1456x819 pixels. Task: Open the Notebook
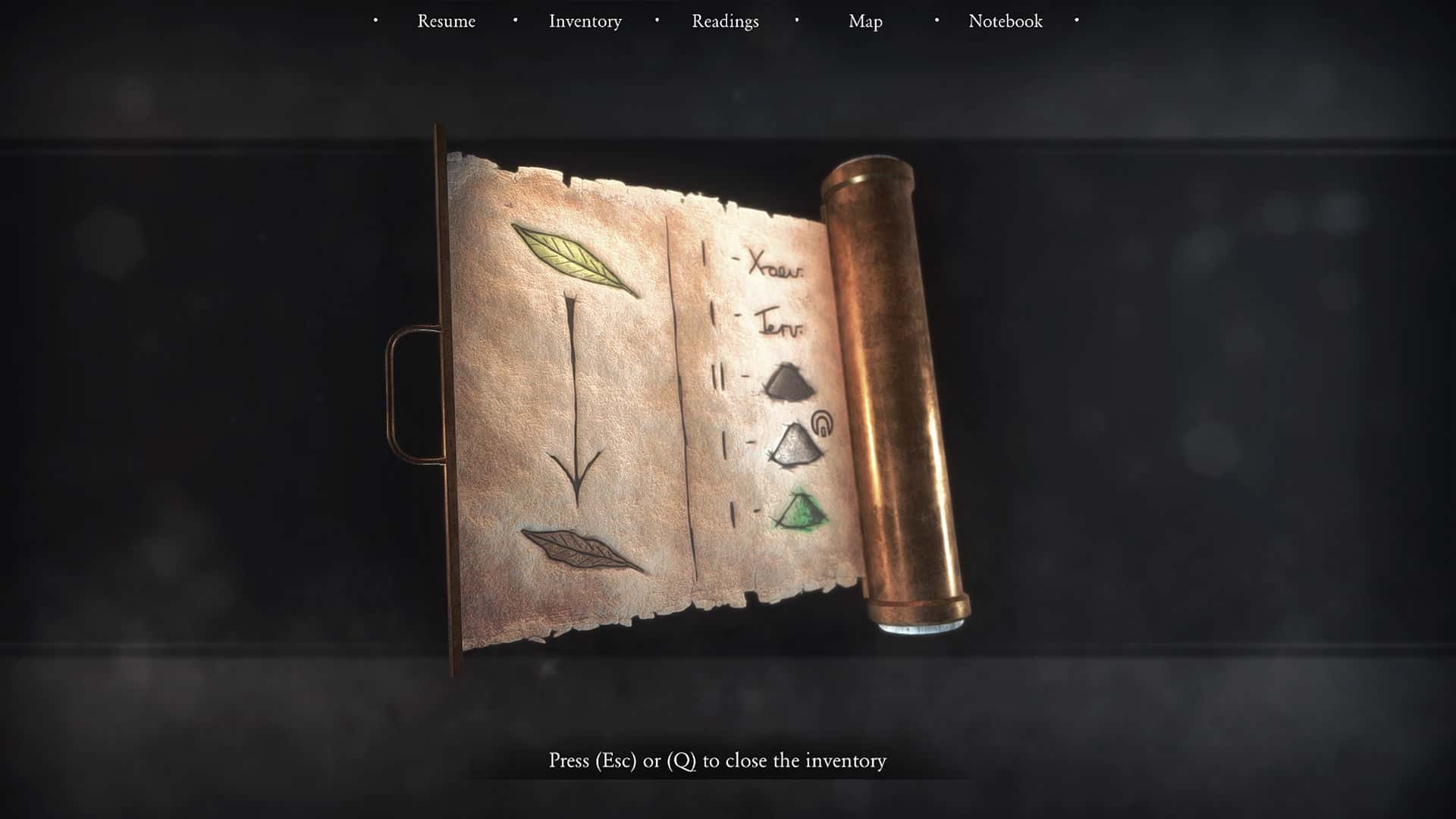[x=1004, y=21]
